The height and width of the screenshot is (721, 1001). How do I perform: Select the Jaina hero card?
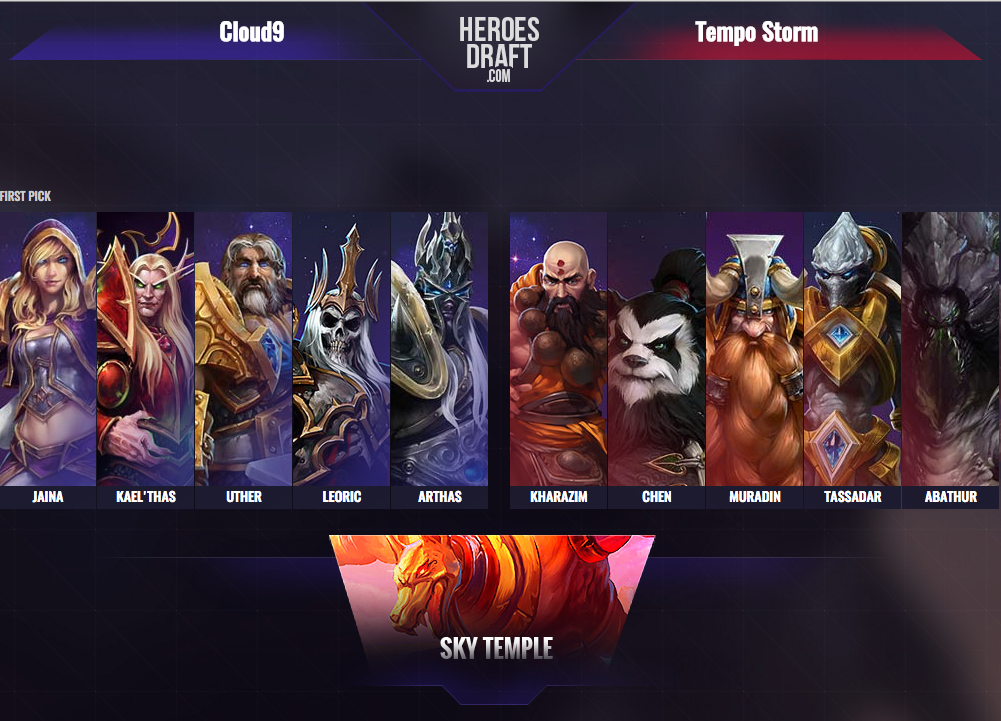[x=48, y=350]
